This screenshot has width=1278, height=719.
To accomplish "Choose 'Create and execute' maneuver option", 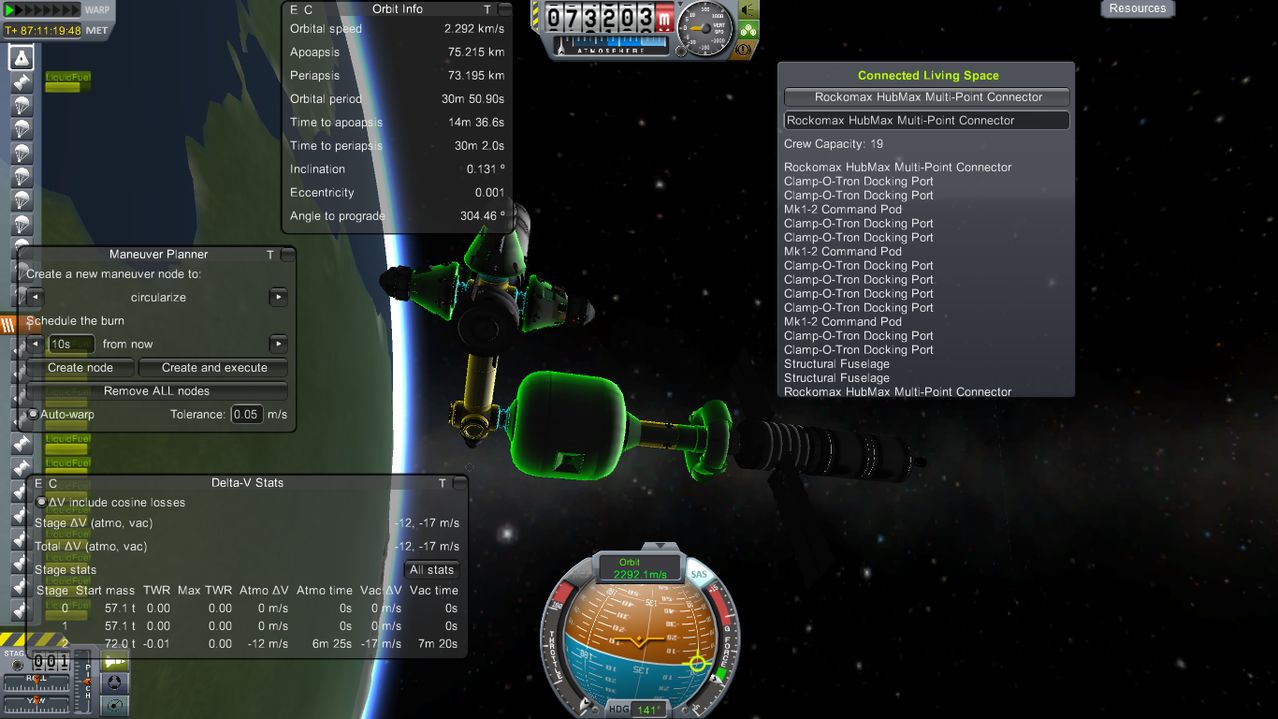I will [x=214, y=368].
